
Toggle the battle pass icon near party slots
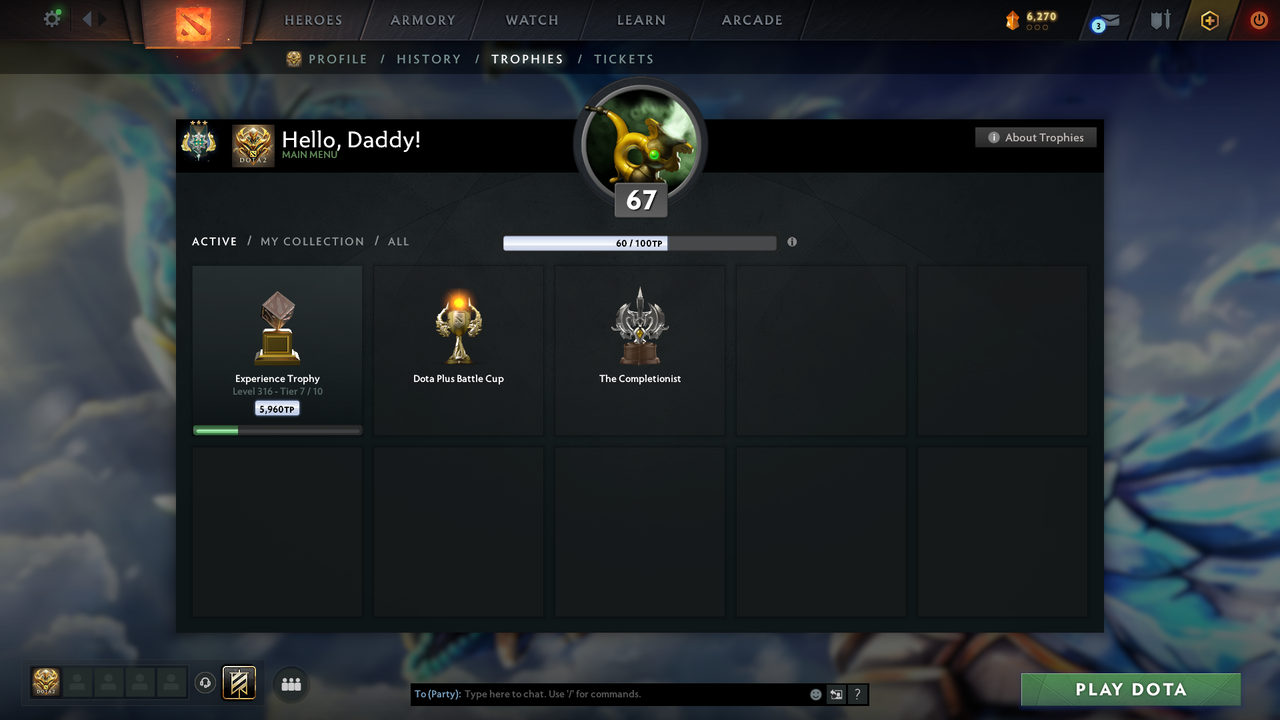237,684
